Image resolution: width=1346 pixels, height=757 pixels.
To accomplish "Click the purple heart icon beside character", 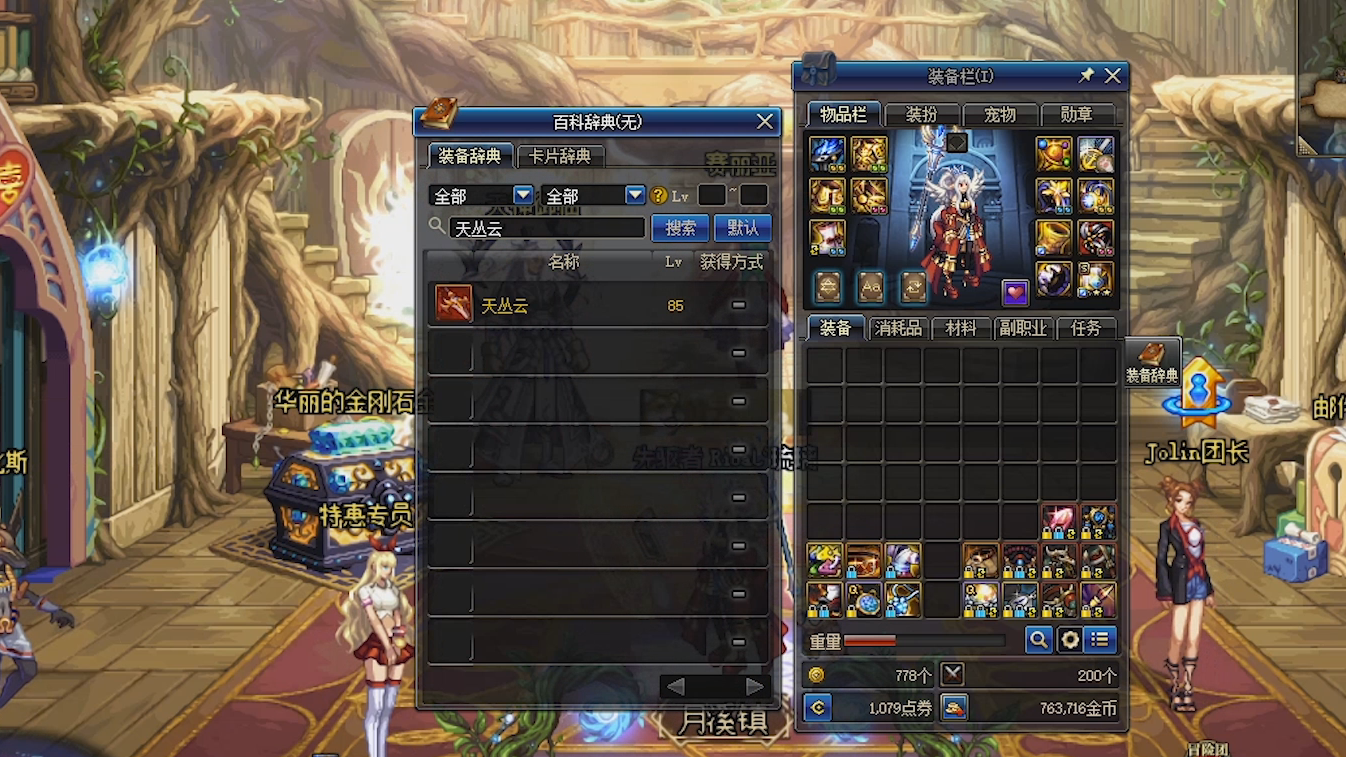I will tap(1015, 292).
